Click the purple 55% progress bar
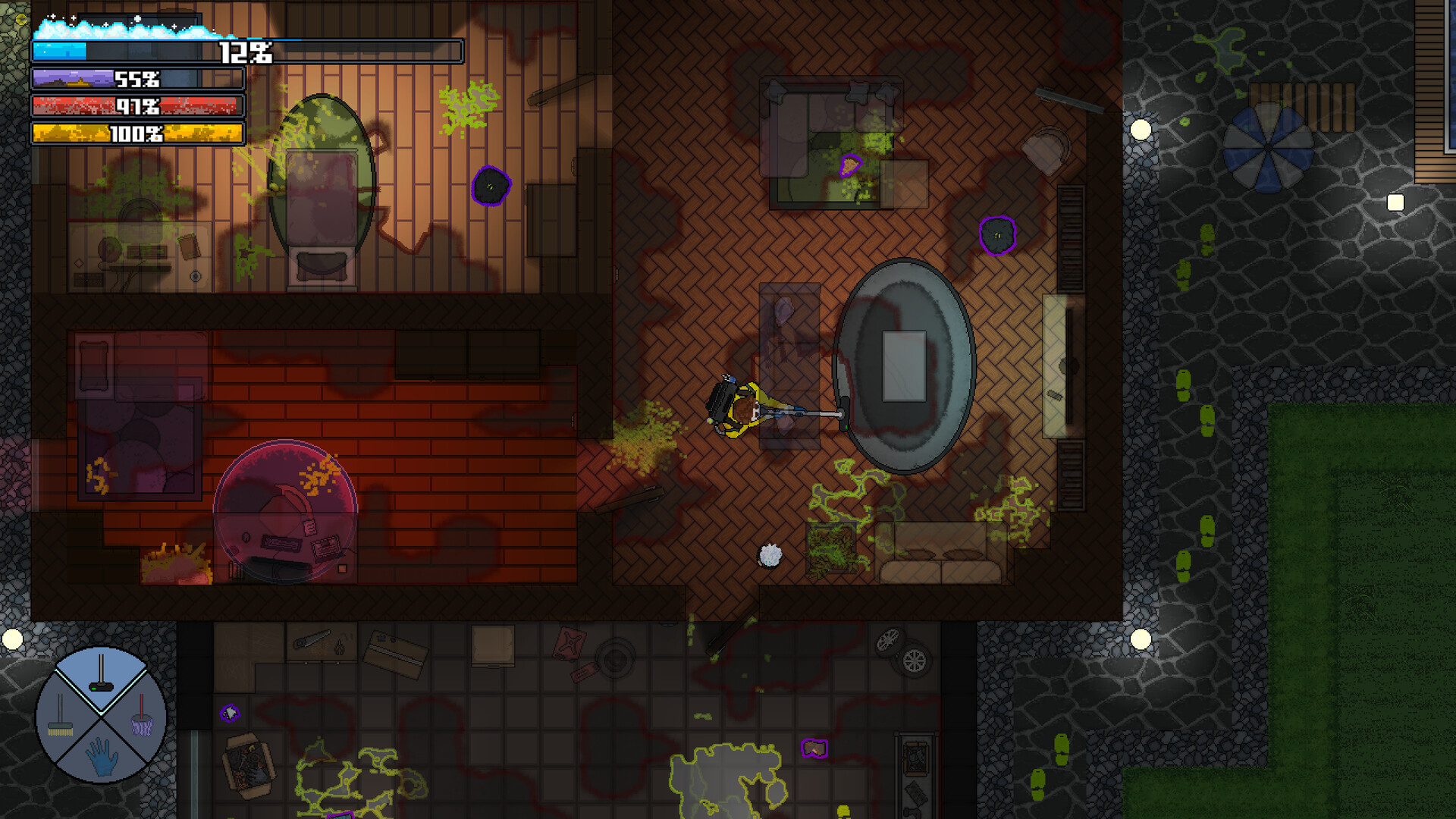1456x819 pixels. [136, 79]
